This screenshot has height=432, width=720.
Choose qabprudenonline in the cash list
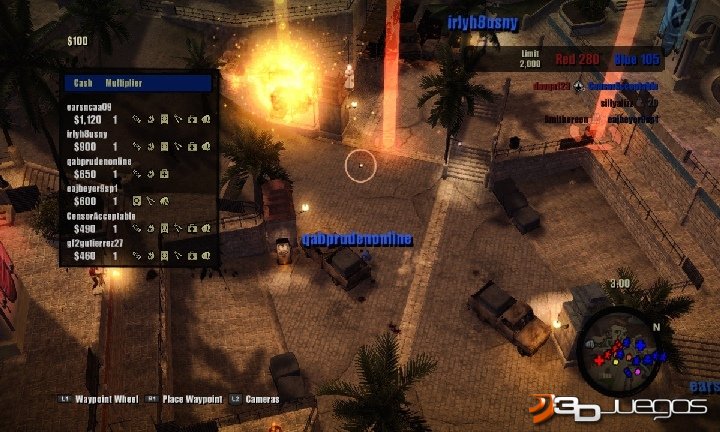click(x=137, y=167)
